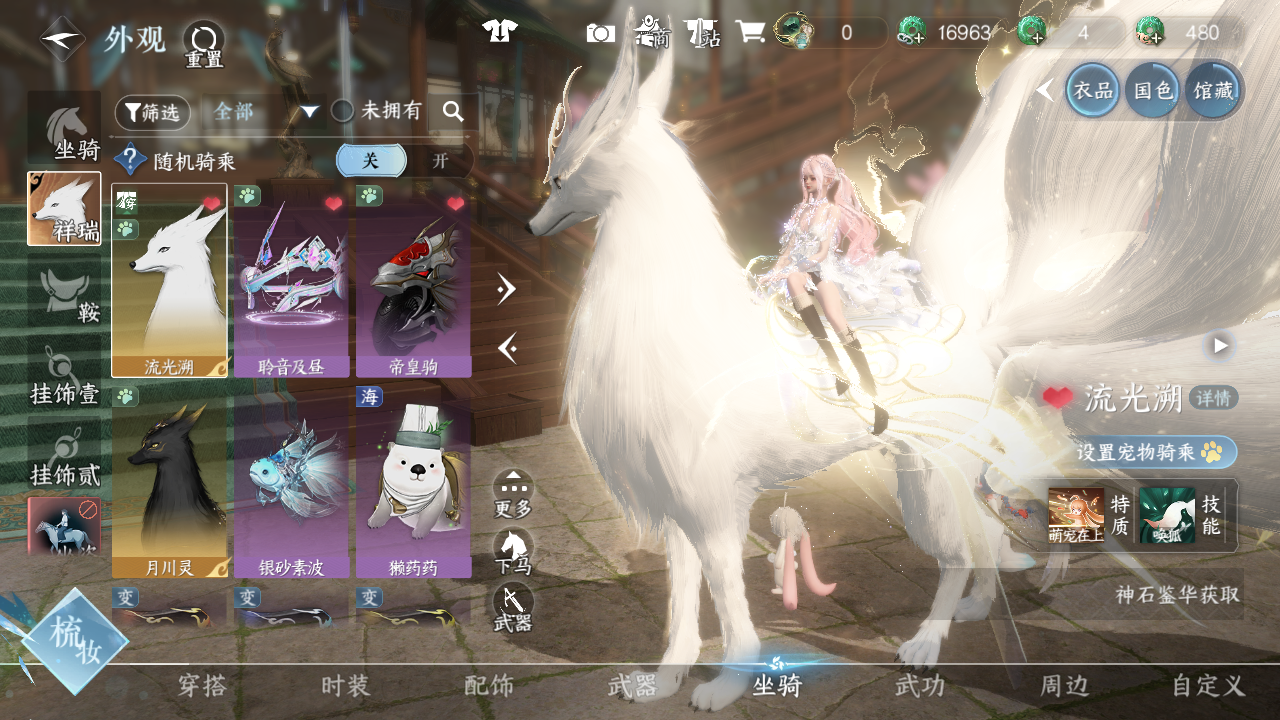Open the shopping cart icon
The height and width of the screenshot is (720, 1280).
pos(750,32)
